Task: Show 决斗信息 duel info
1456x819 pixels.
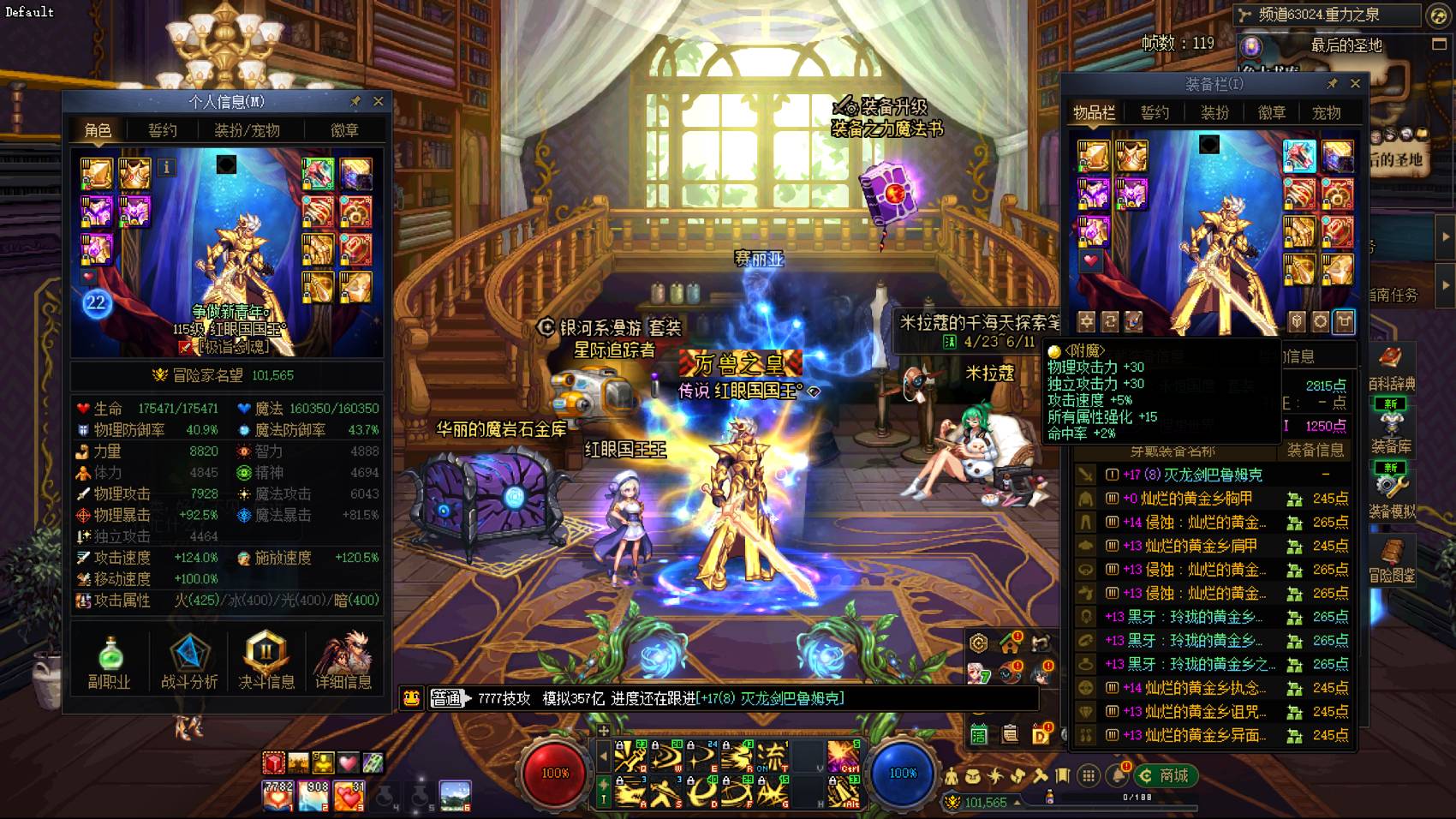Action: coord(266,662)
